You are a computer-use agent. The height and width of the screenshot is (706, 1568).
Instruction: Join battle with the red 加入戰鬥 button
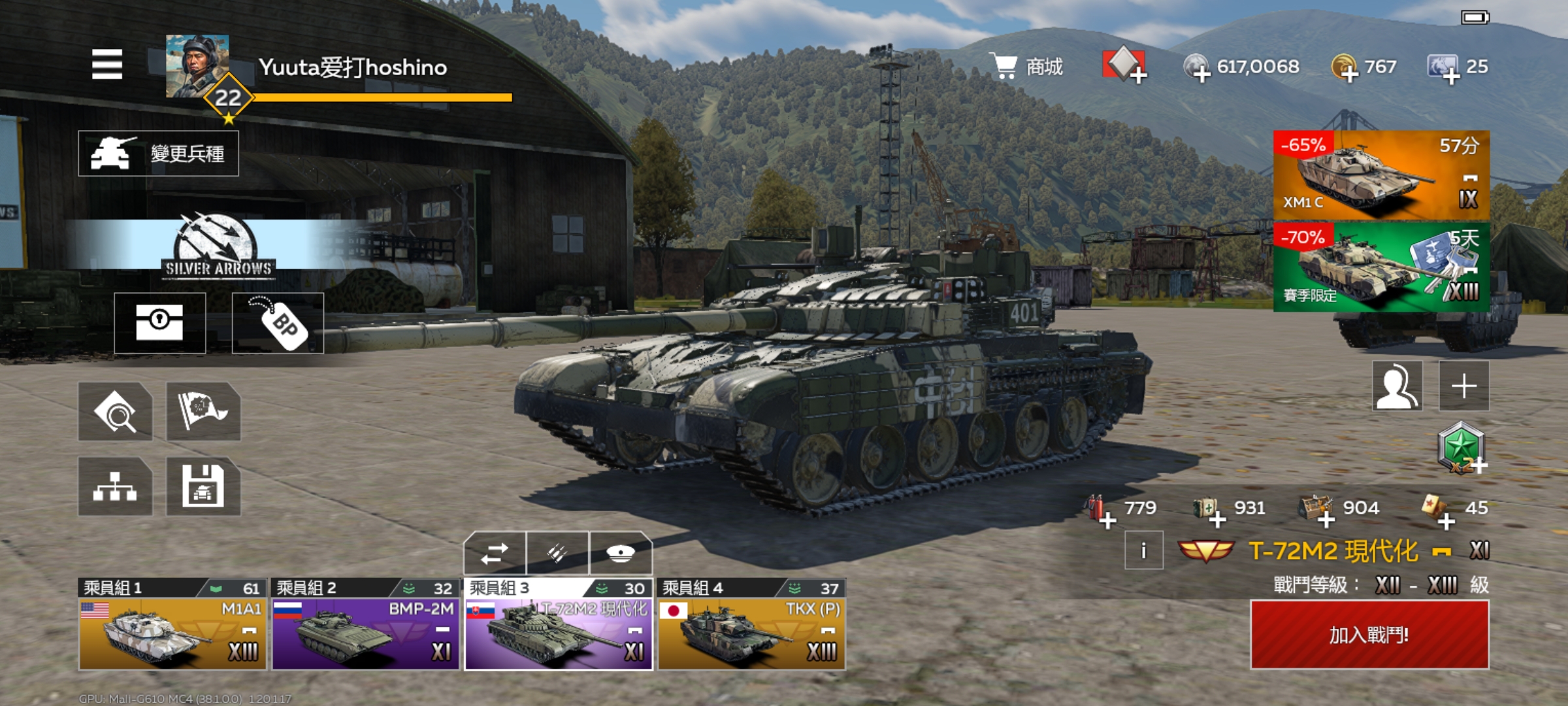[x=1369, y=635]
